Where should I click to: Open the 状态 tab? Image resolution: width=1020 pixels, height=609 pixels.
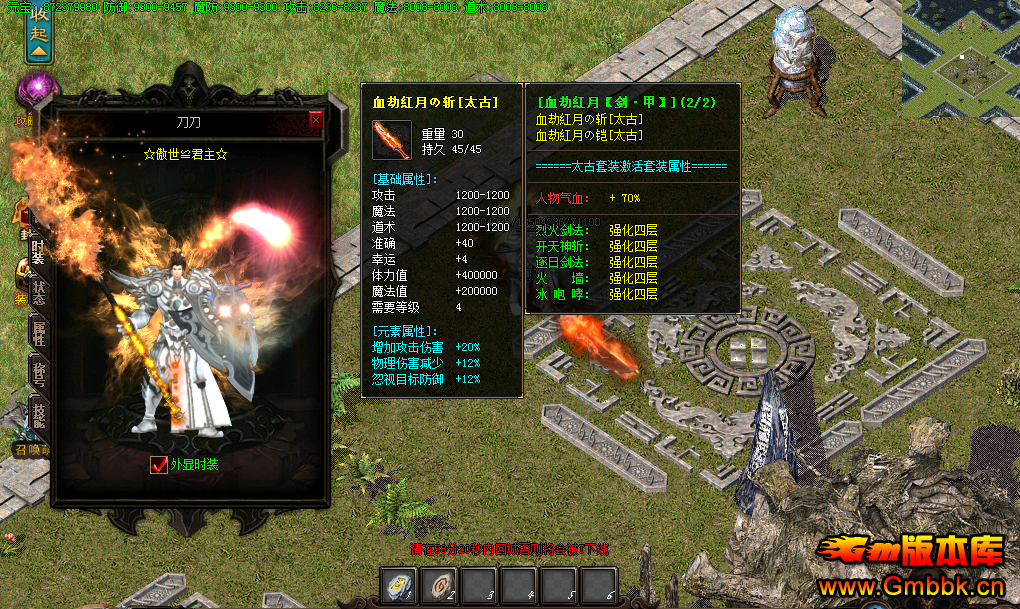pyautogui.click(x=38, y=293)
